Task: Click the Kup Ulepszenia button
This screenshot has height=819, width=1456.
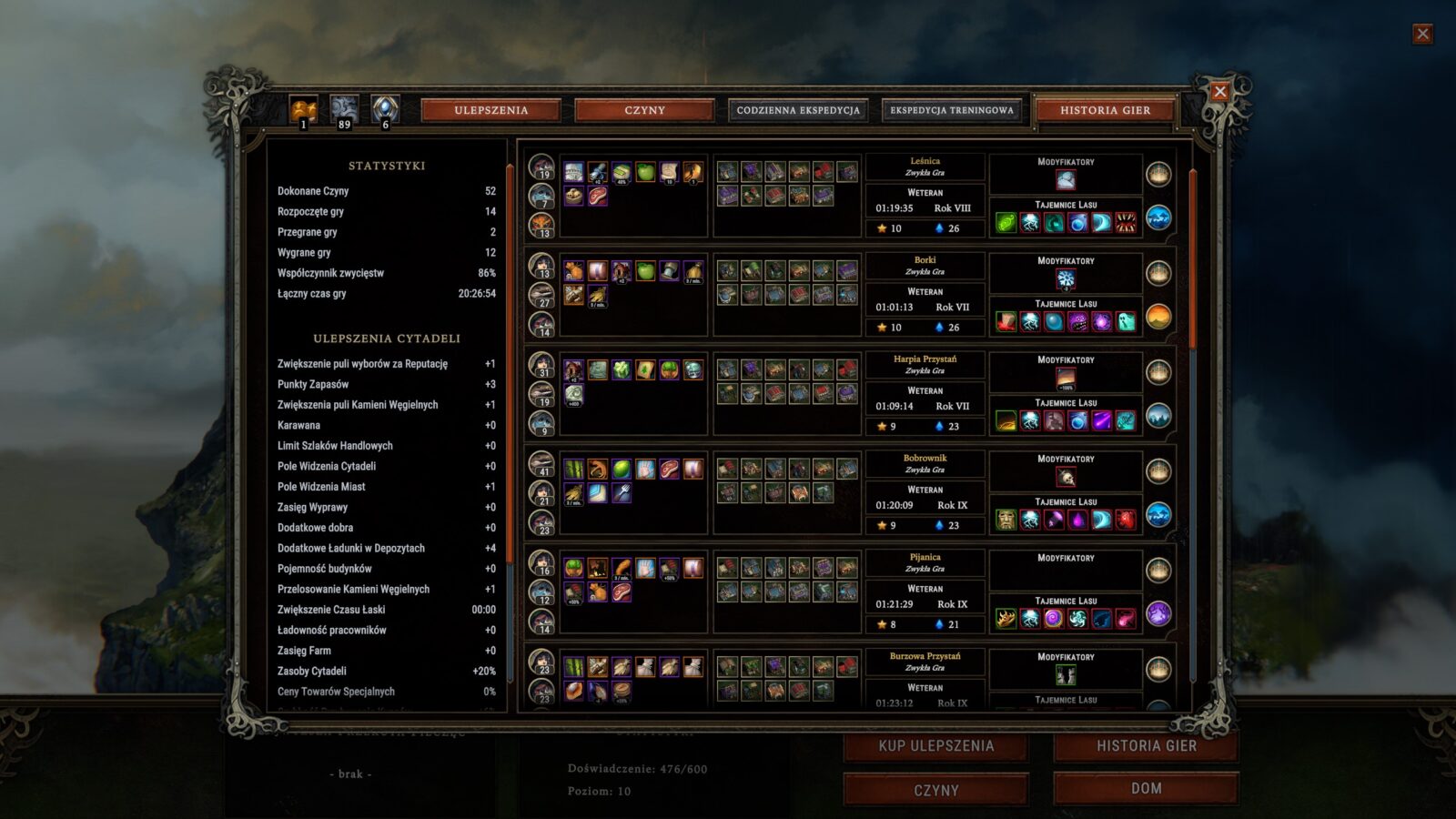Action: pos(935,746)
